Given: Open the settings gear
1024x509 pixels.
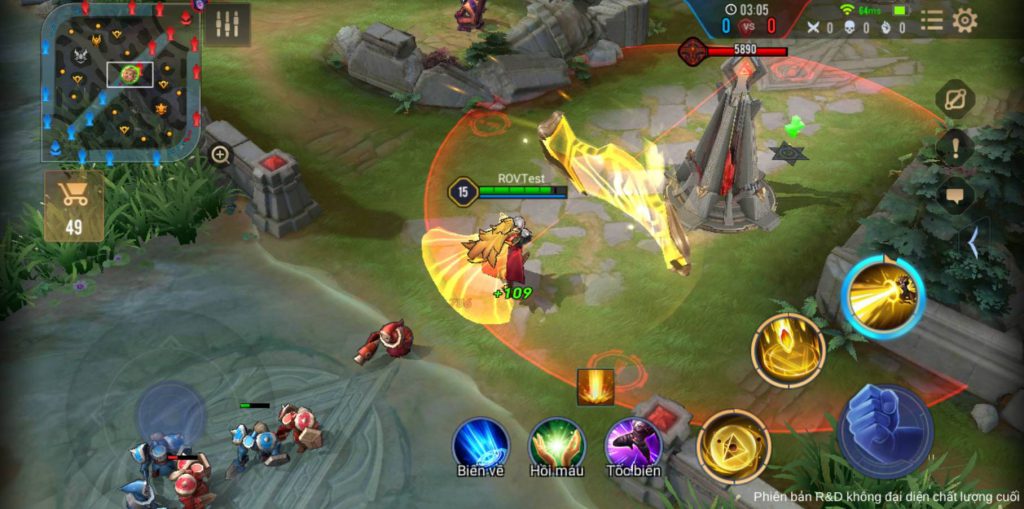Looking at the screenshot, I should (x=964, y=20).
